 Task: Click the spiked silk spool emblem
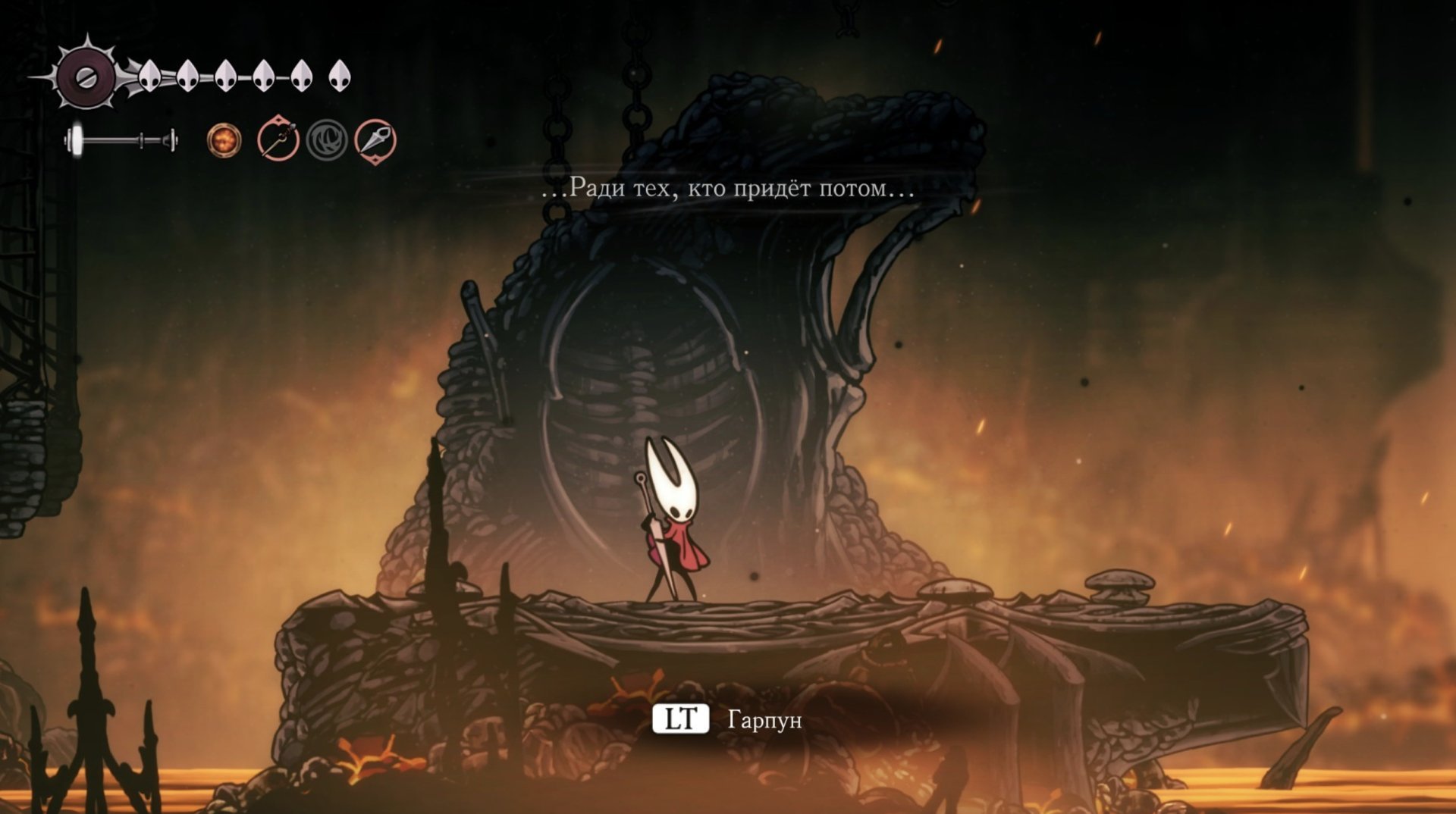(x=86, y=77)
